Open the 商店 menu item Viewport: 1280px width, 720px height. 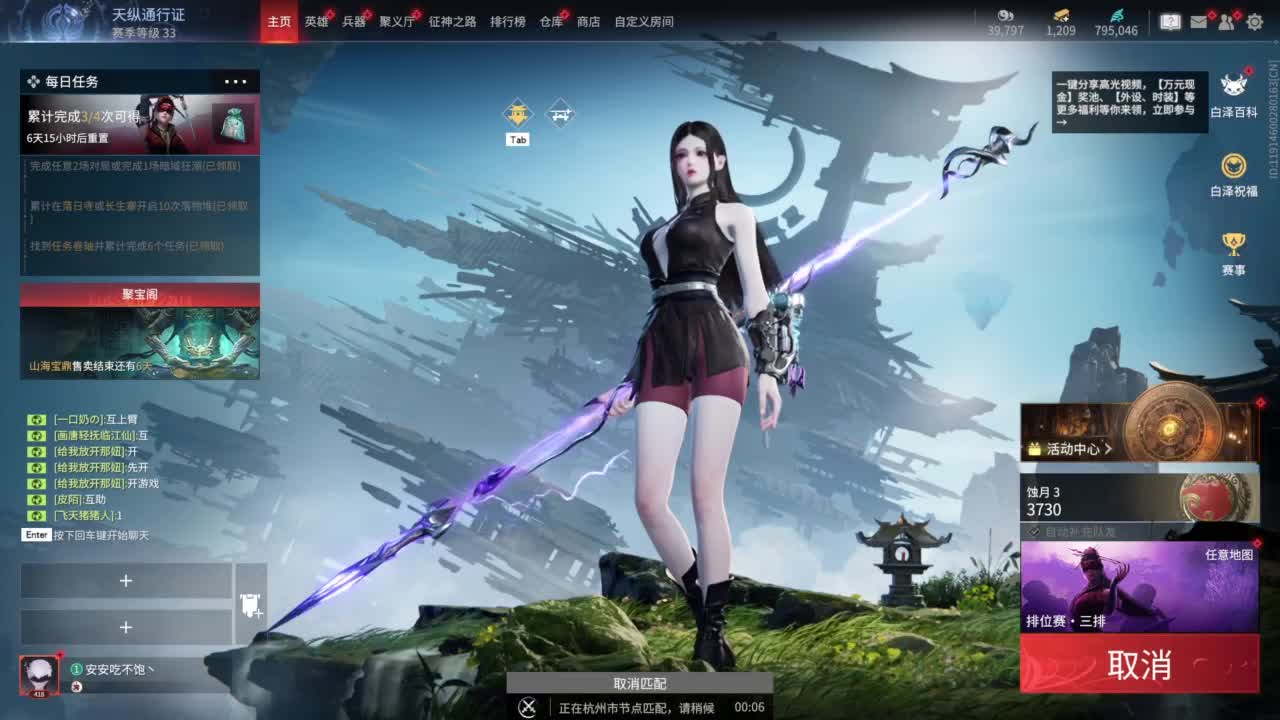[589, 21]
